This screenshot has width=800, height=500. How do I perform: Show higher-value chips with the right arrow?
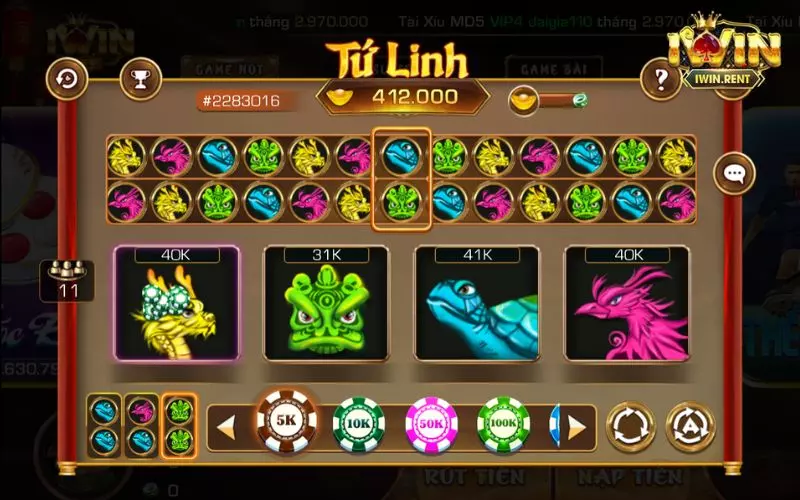click(x=577, y=427)
